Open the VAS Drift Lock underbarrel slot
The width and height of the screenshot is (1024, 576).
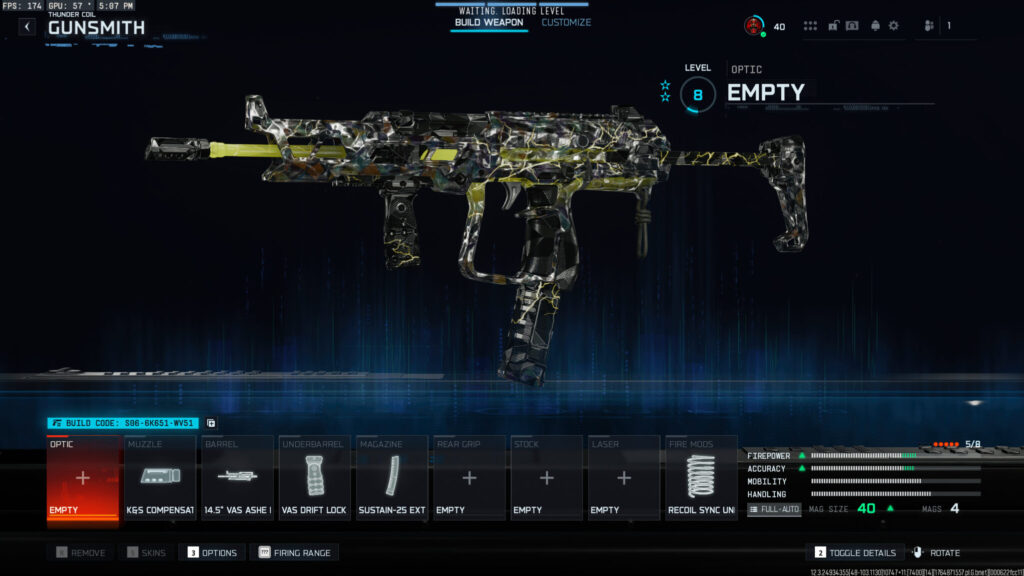[315, 478]
